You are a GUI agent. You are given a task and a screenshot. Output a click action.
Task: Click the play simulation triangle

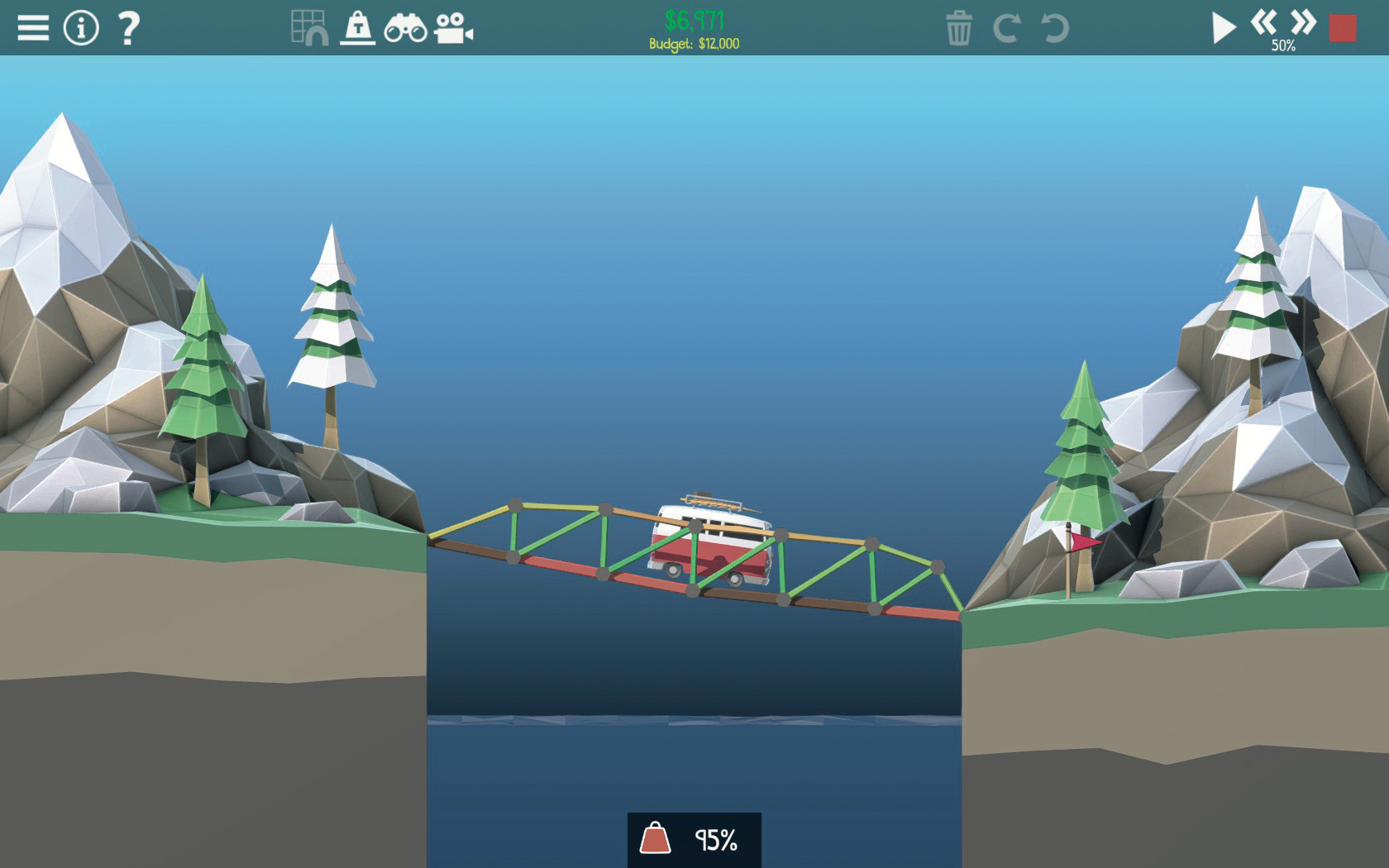[x=1223, y=28]
